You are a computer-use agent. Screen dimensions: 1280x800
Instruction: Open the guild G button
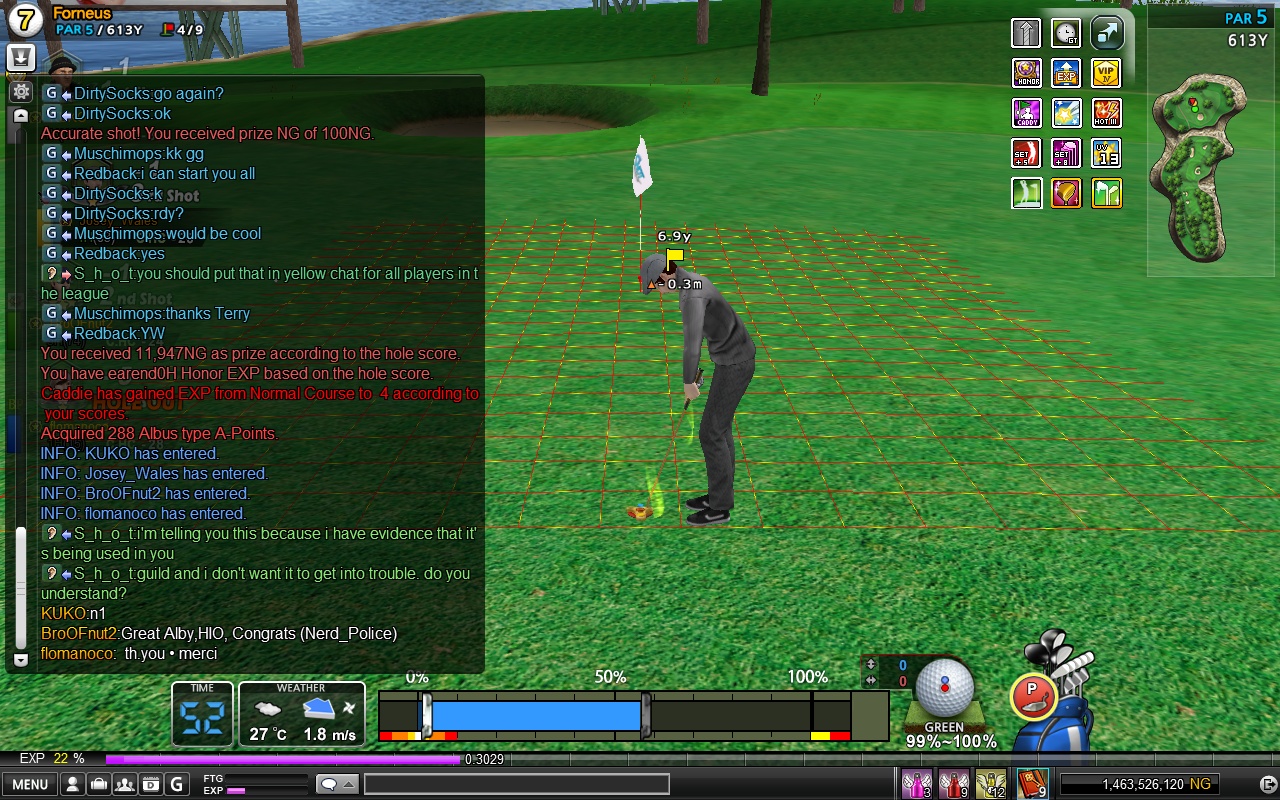point(177,784)
